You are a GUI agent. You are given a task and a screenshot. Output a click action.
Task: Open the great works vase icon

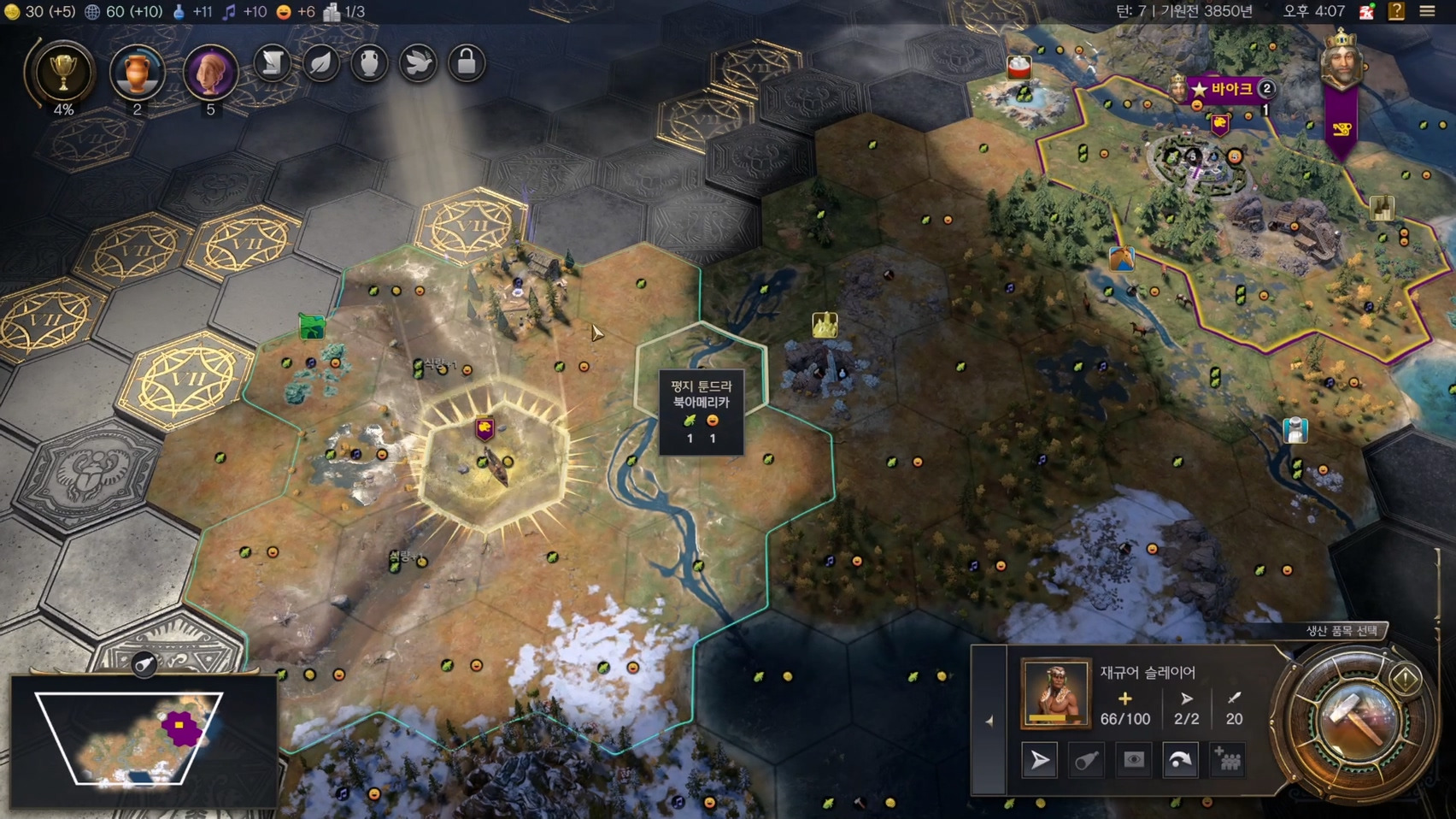pos(369,63)
